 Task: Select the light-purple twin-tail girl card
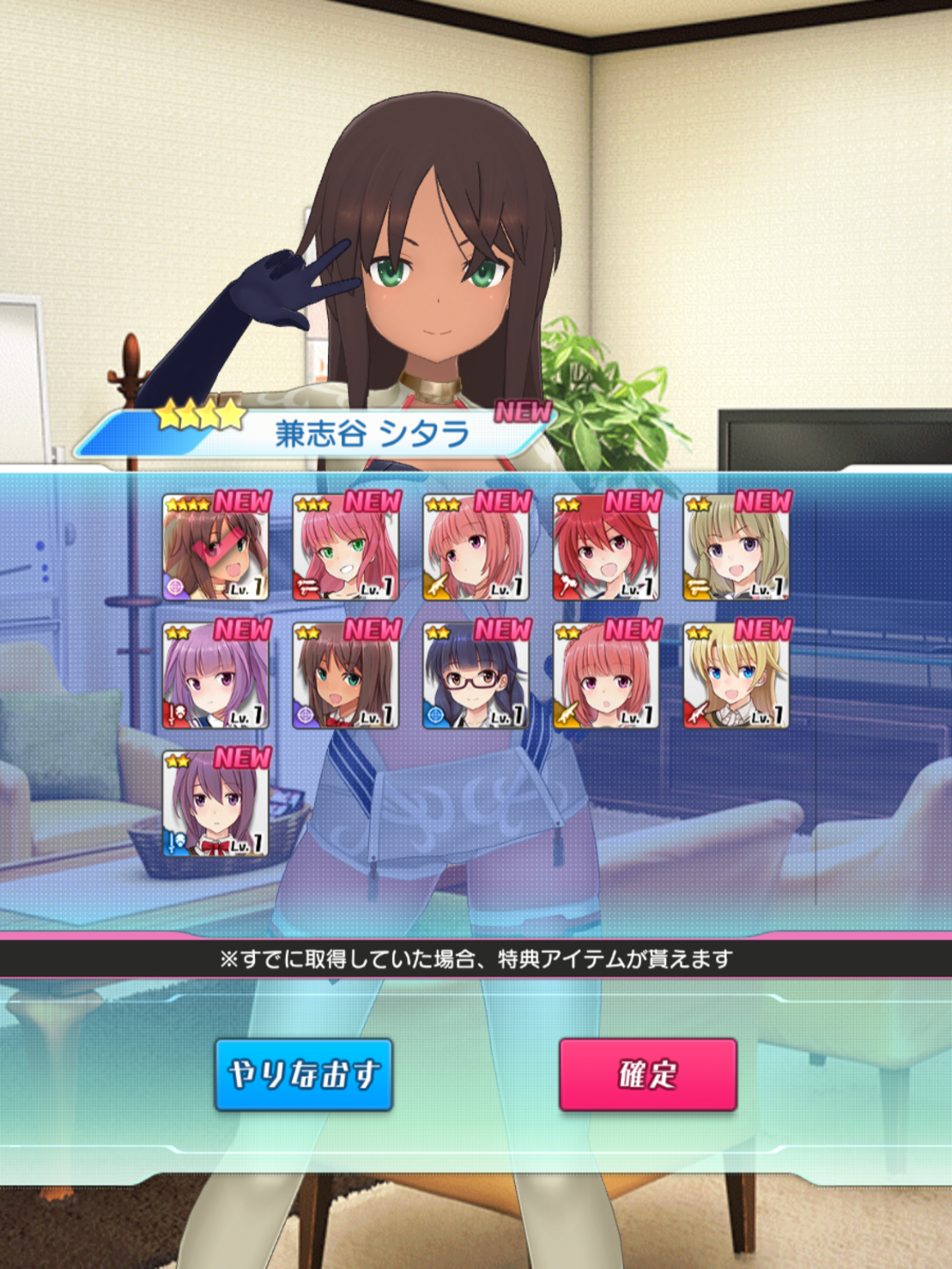point(215,677)
